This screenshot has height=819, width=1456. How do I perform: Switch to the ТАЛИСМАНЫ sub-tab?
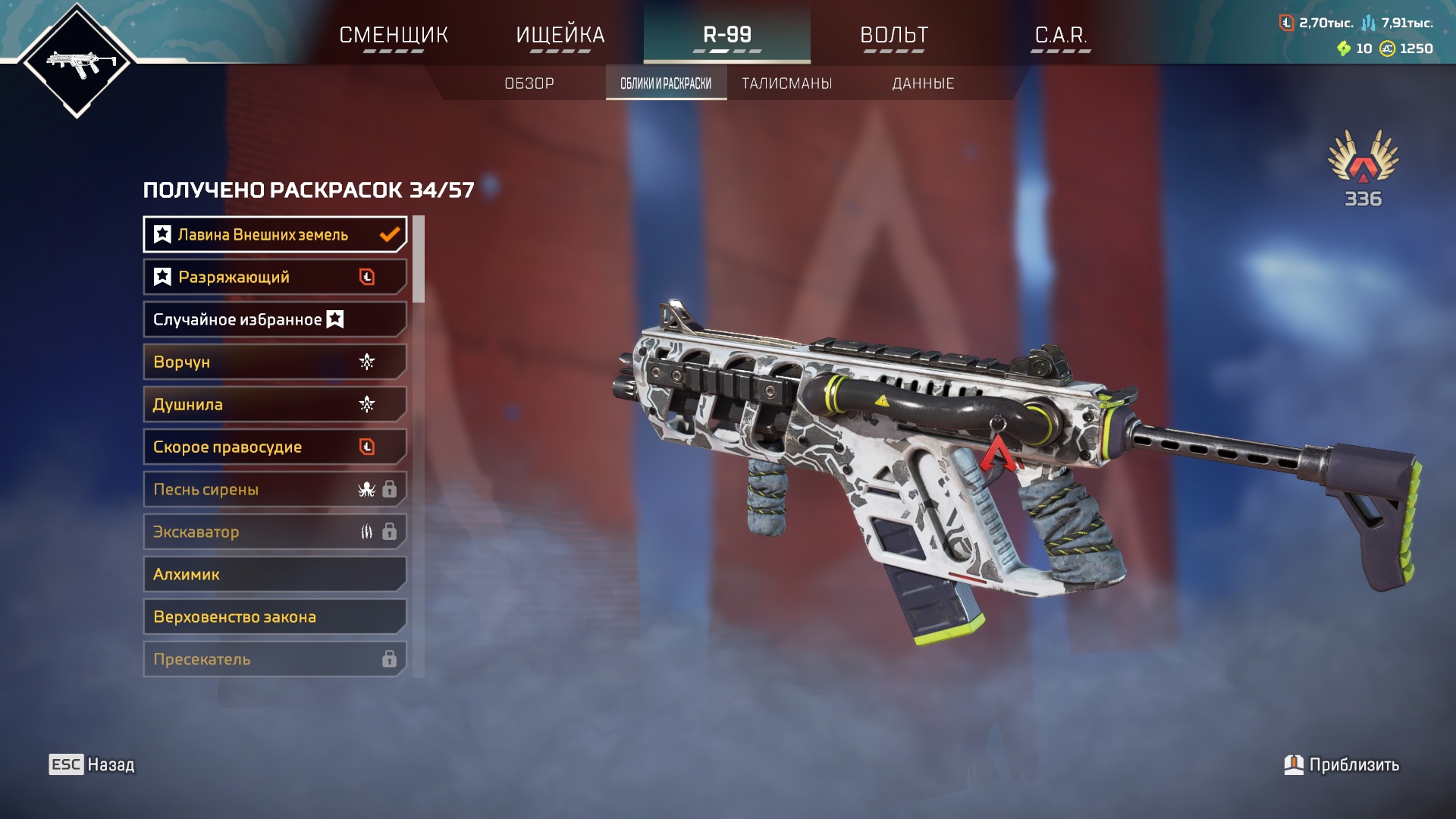click(787, 83)
